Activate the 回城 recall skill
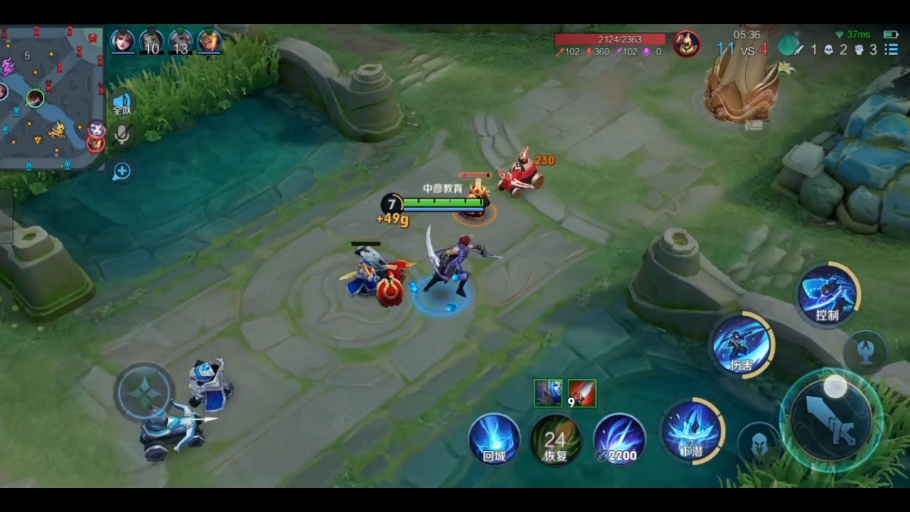 coord(494,438)
